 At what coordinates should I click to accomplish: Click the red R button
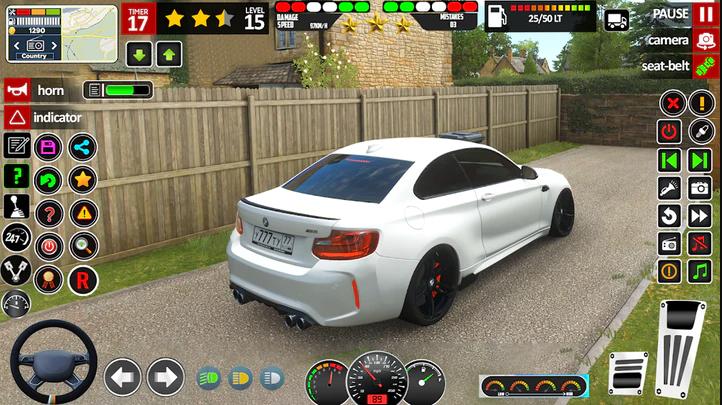83,278
